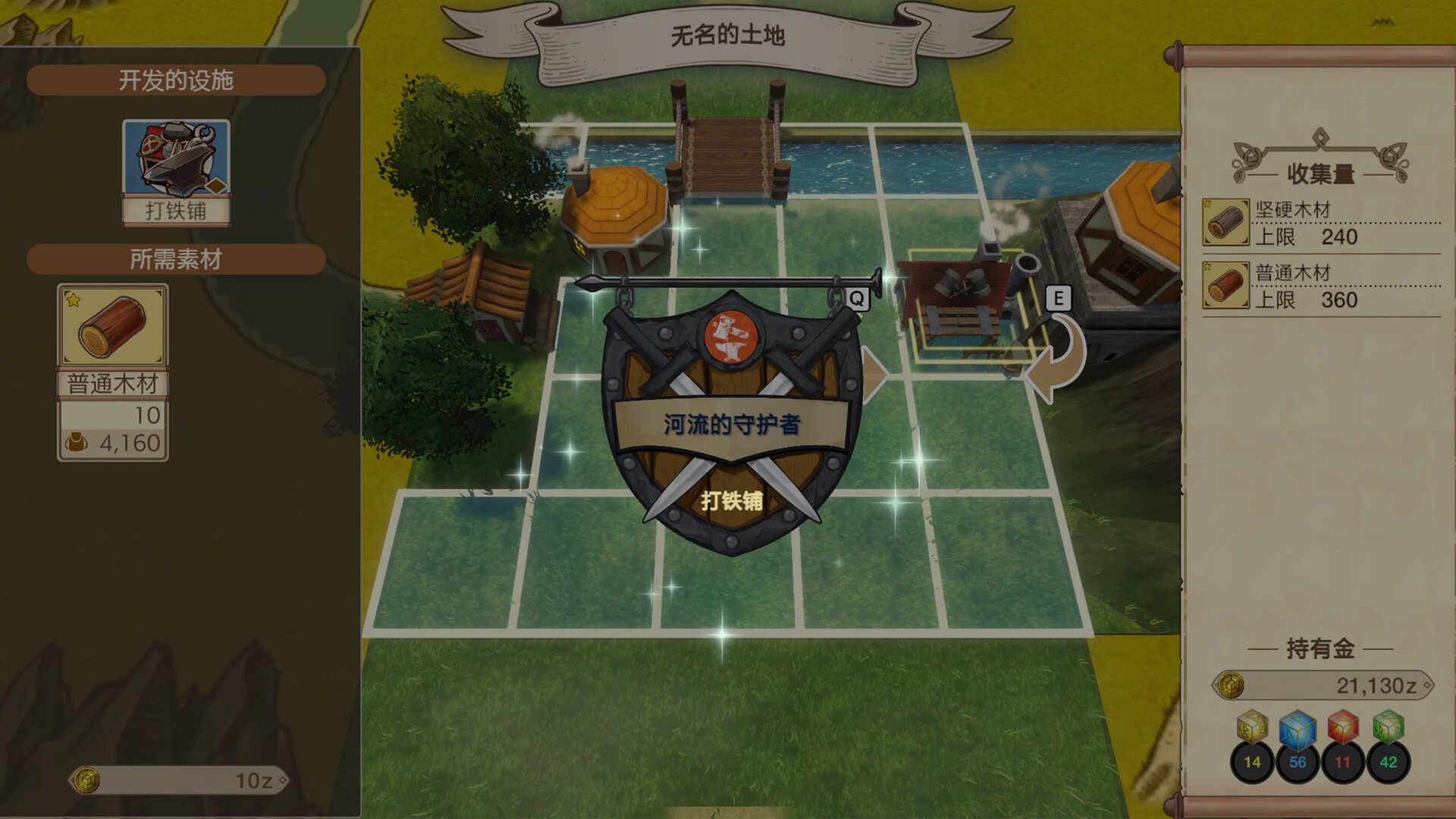
Task: Select the 打铁铺 facility icon
Action: tap(176, 171)
